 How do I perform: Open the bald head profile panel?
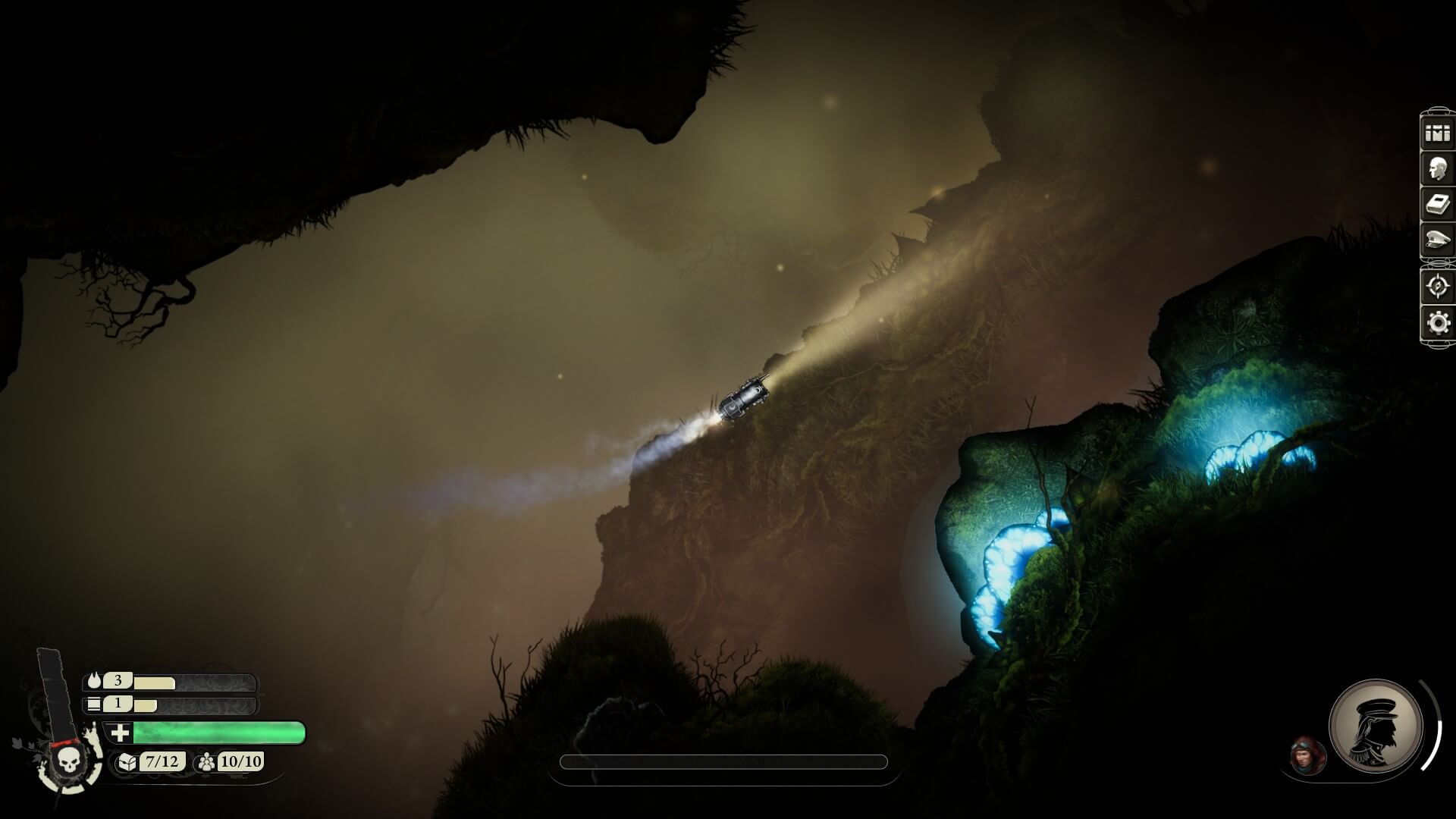point(1437,169)
